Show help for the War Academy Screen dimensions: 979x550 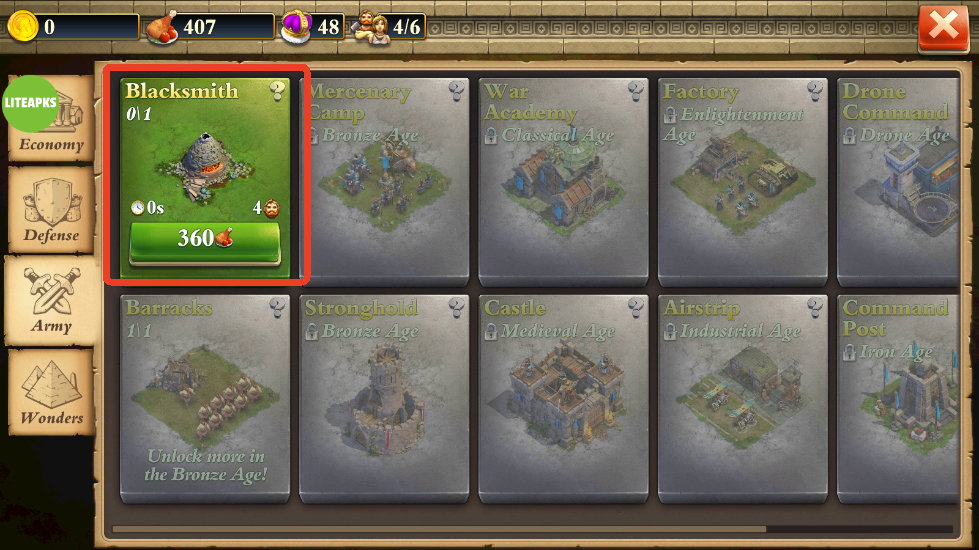[637, 92]
